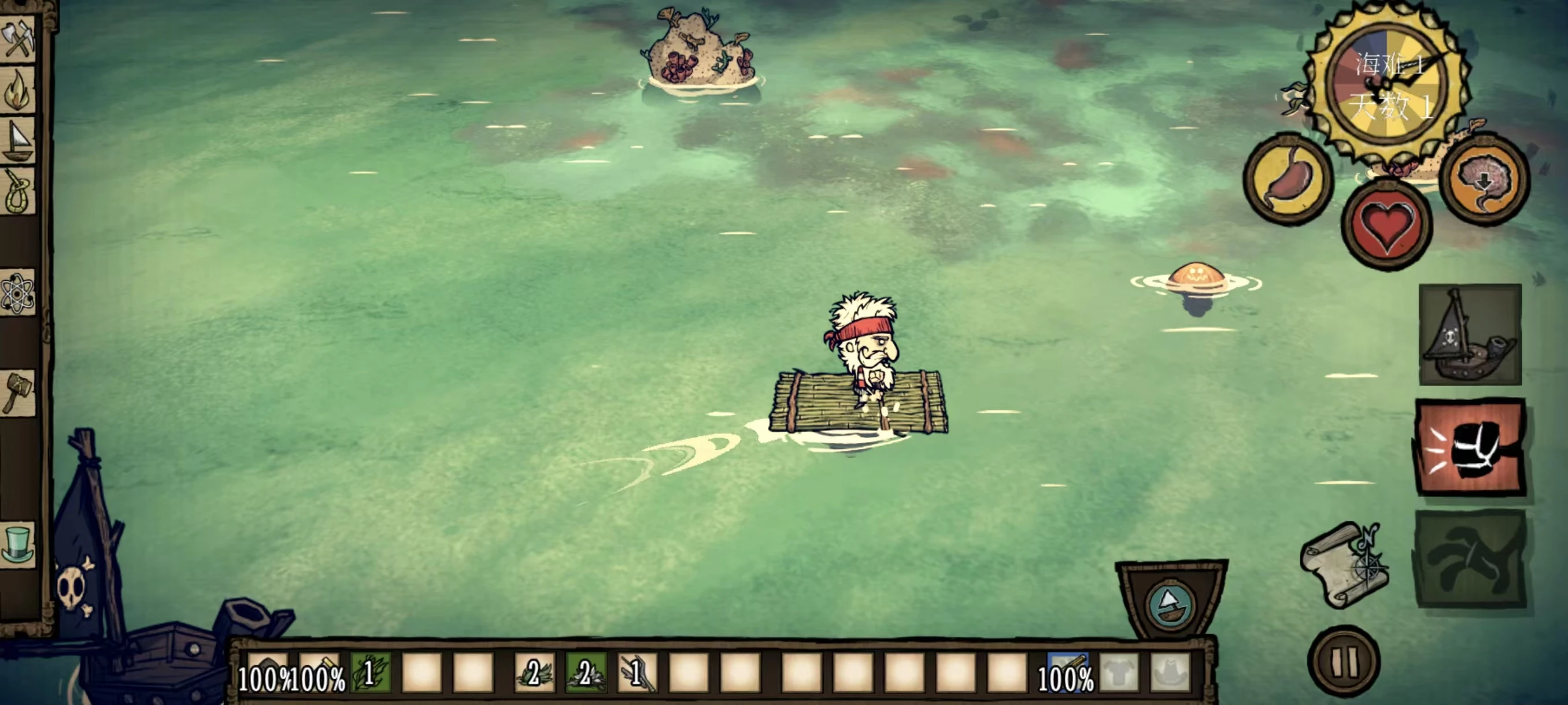Open the Fire crafting tab
Screen dimensions: 1568x705
click(x=19, y=90)
